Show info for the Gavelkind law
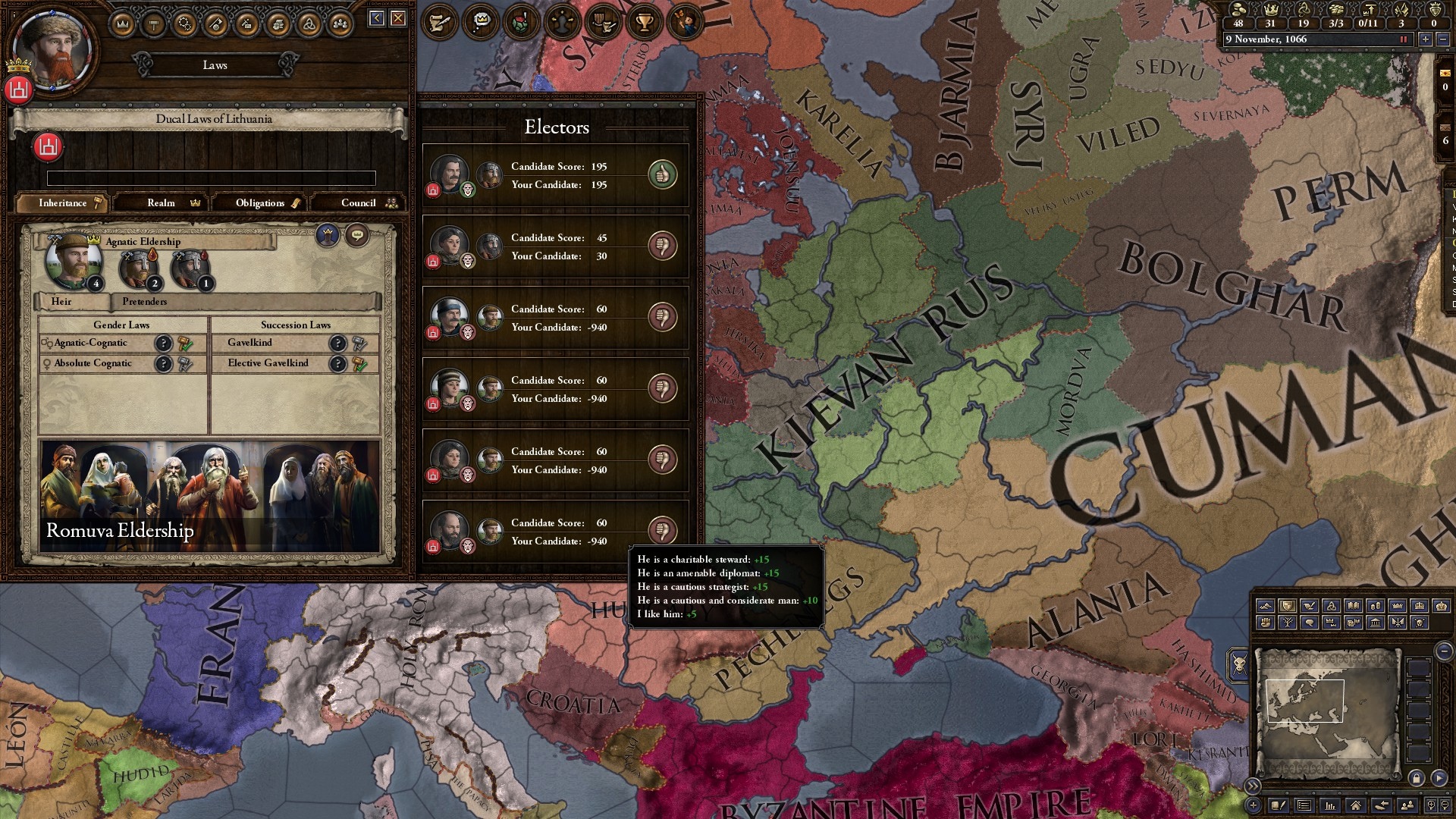 click(337, 344)
